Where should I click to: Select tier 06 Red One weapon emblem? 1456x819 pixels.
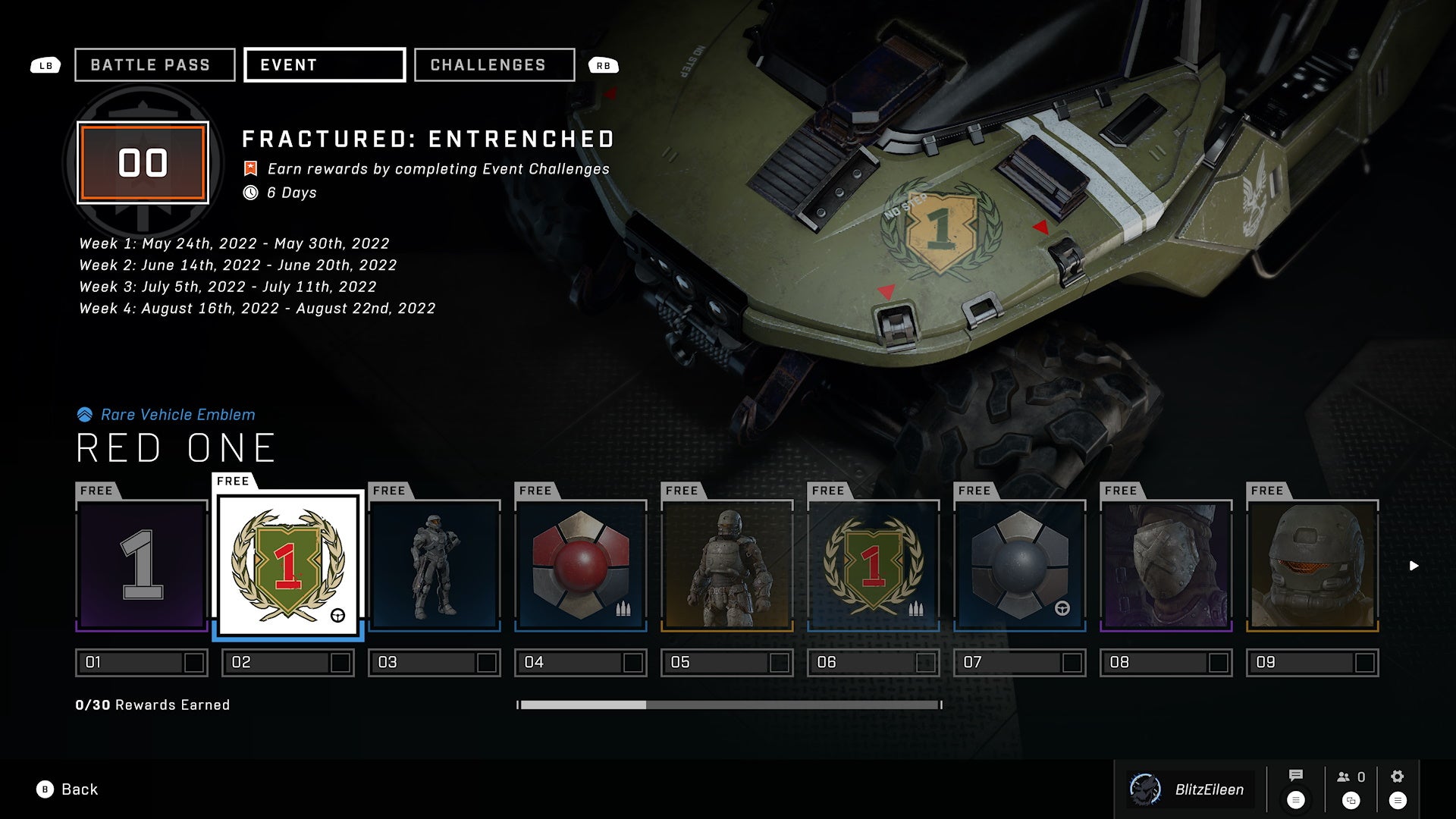coord(874,566)
